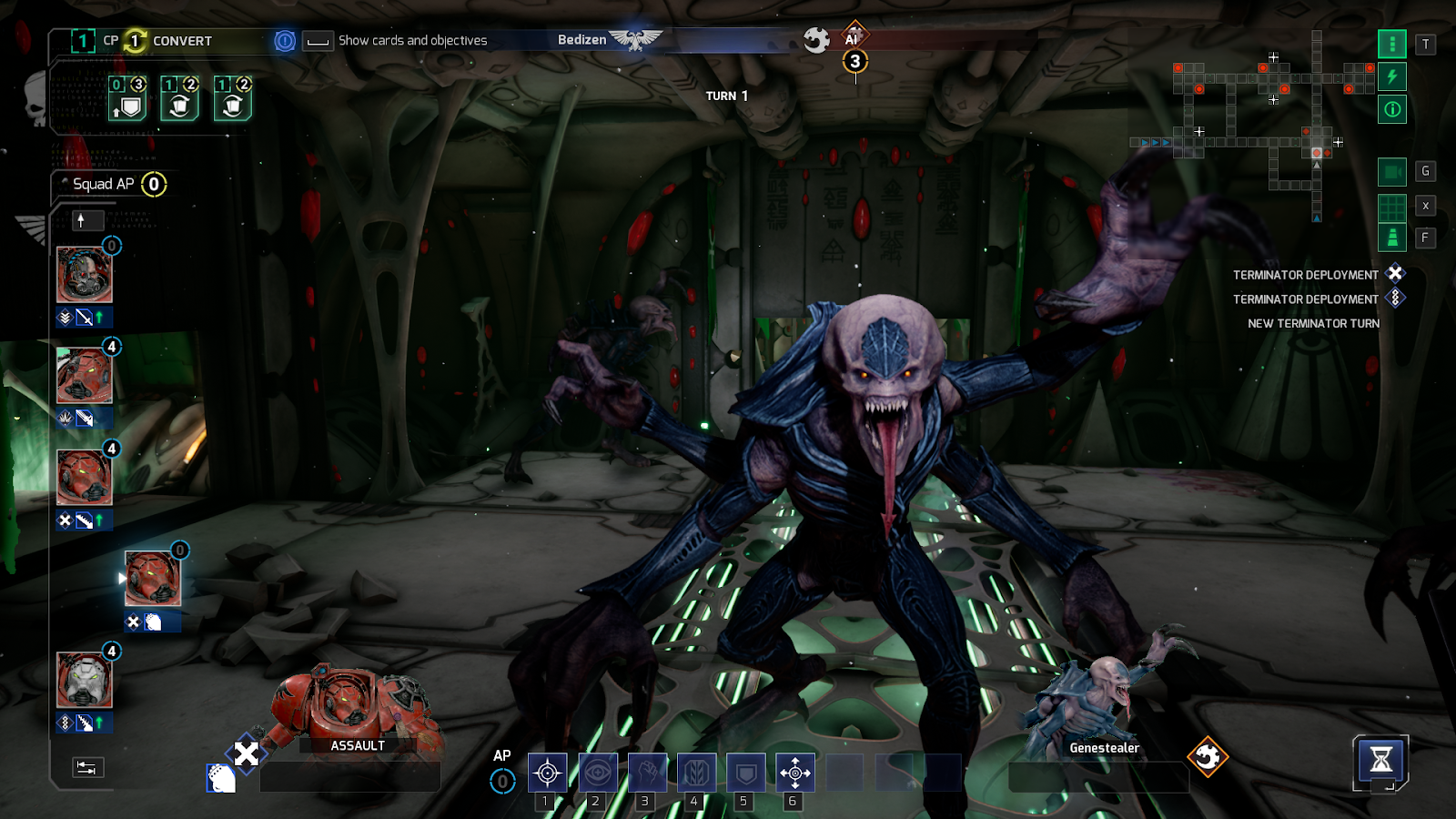The width and height of the screenshot is (1456, 819).
Task: Toggle the camera view button
Action: 1391,171
